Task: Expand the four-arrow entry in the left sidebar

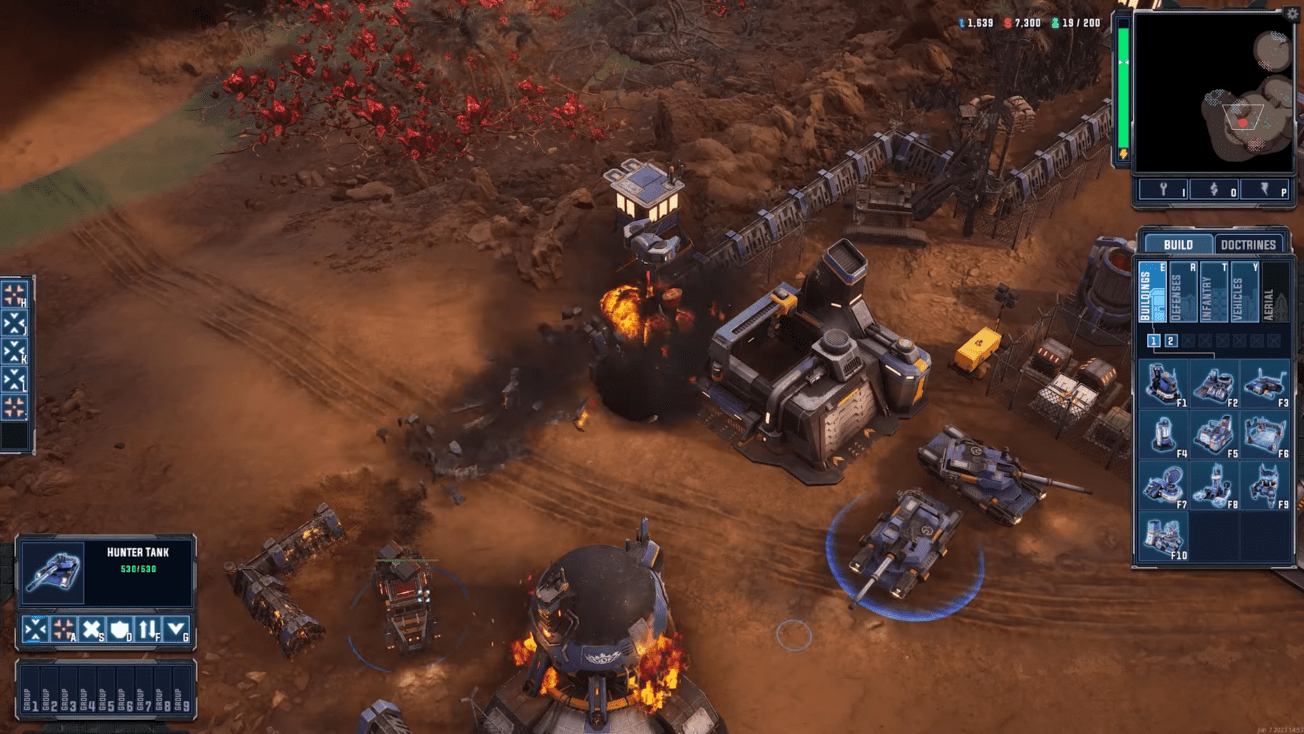Action: (13, 293)
